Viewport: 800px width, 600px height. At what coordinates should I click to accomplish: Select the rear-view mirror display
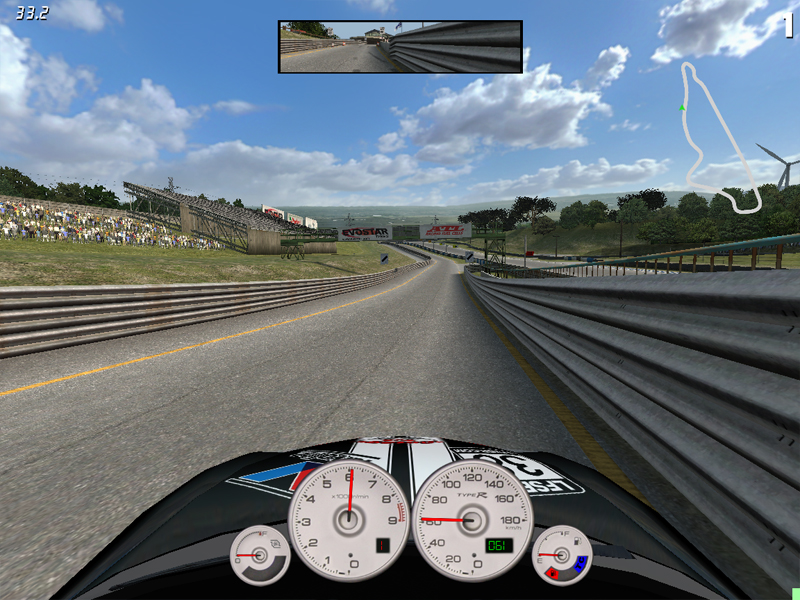400,47
